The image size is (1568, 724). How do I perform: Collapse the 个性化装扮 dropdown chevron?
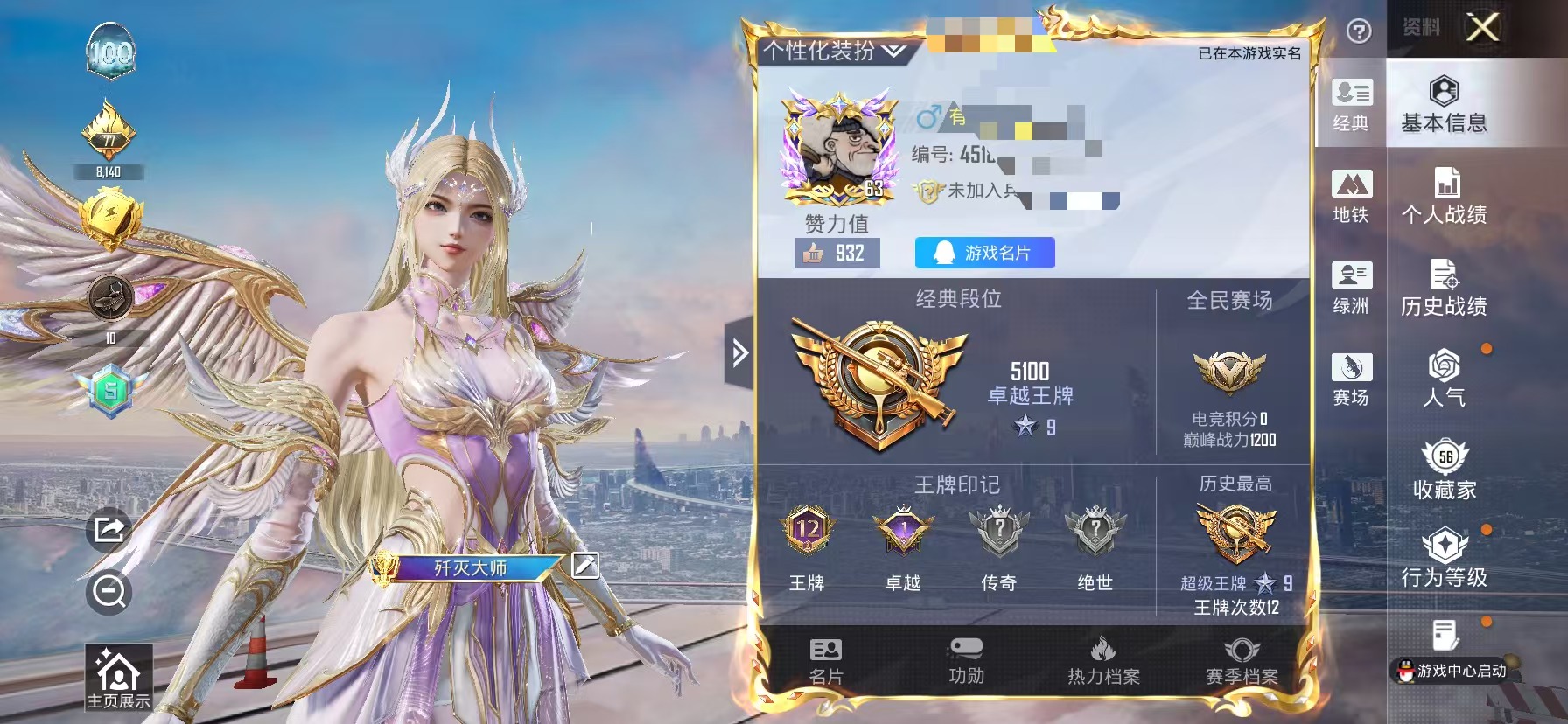pyautogui.click(x=892, y=51)
